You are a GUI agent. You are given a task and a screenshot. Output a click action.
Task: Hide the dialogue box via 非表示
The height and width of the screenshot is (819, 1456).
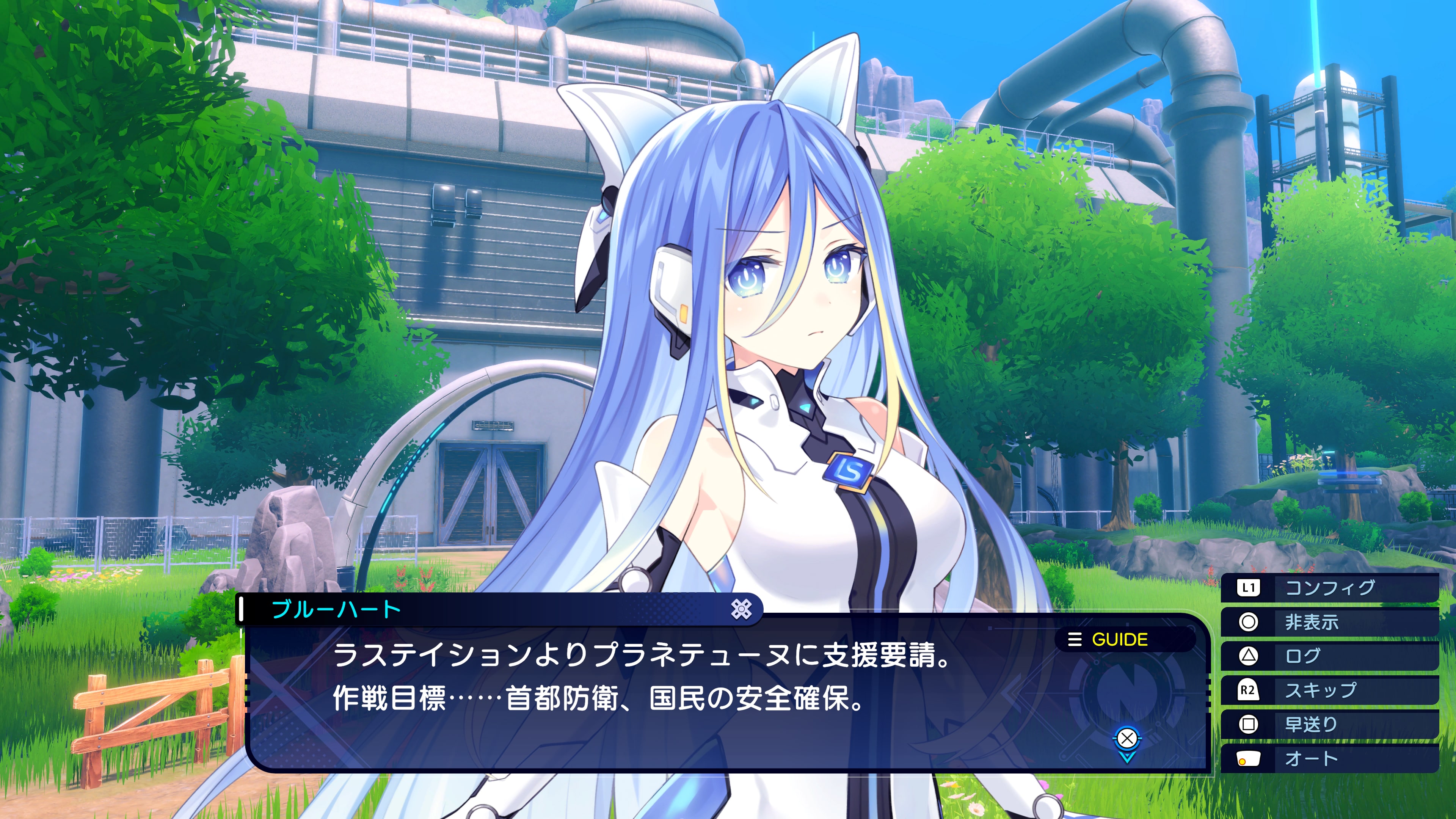point(1329,622)
